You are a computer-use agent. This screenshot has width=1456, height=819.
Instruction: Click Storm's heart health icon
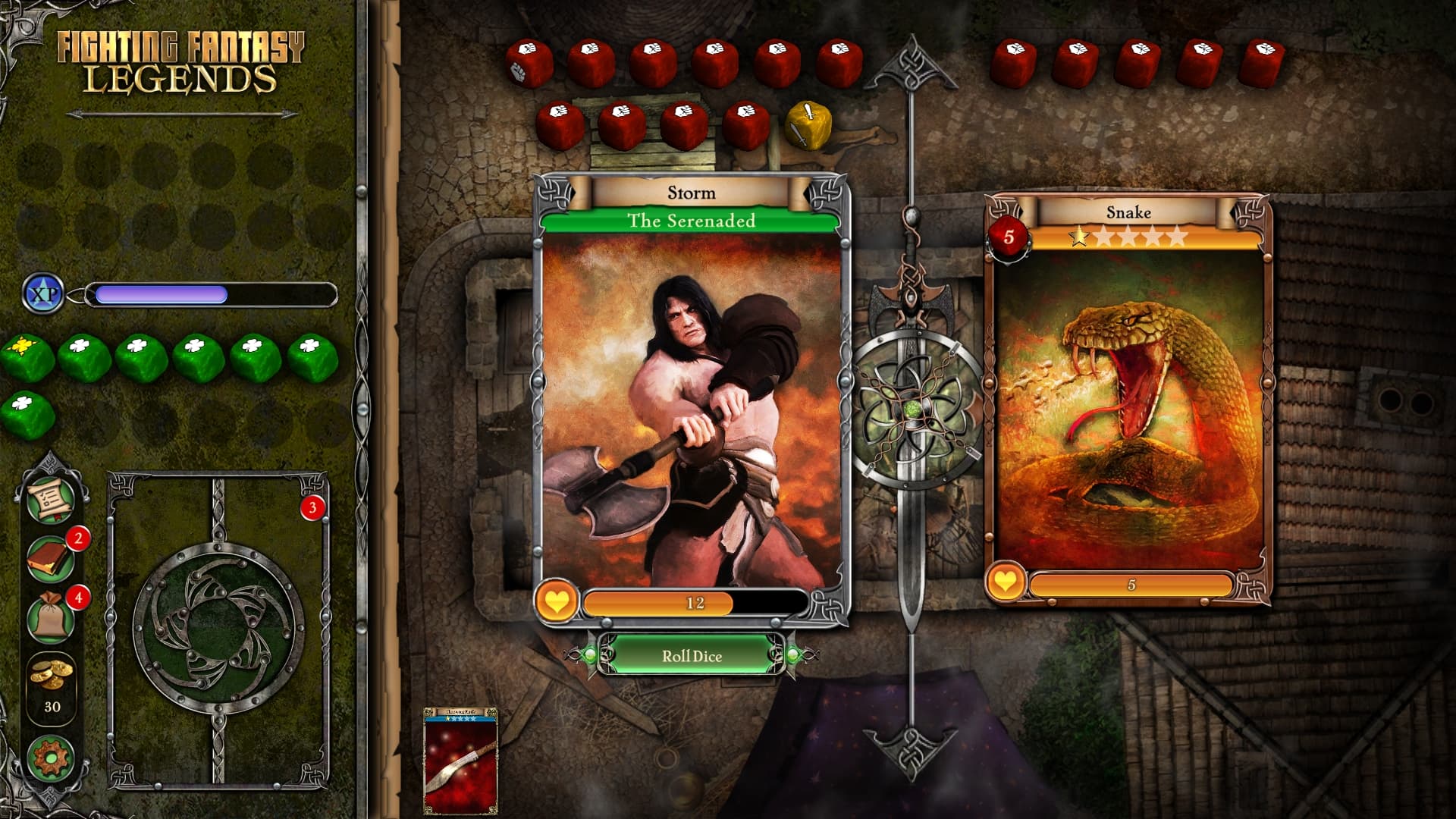(x=559, y=601)
